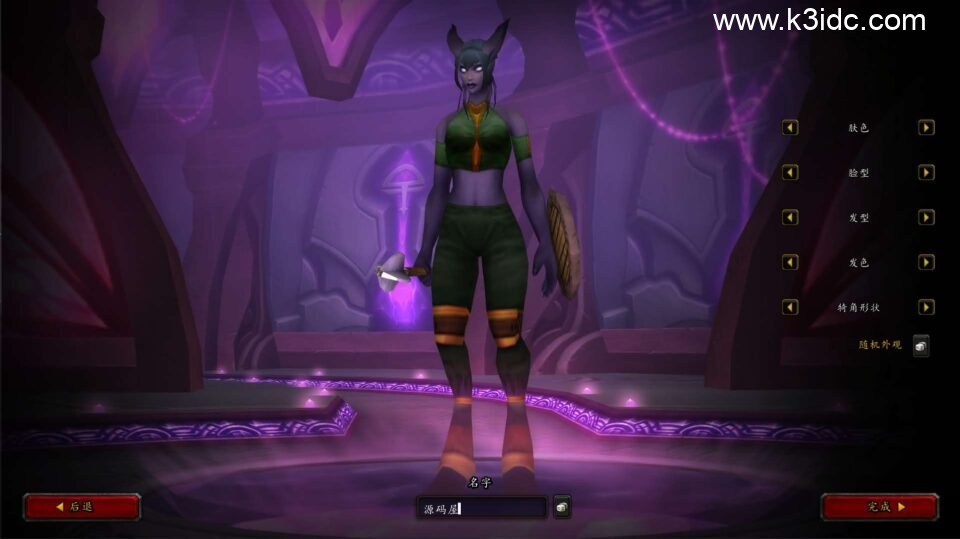Cycle 犄角形状 backward

pos(790,307)
